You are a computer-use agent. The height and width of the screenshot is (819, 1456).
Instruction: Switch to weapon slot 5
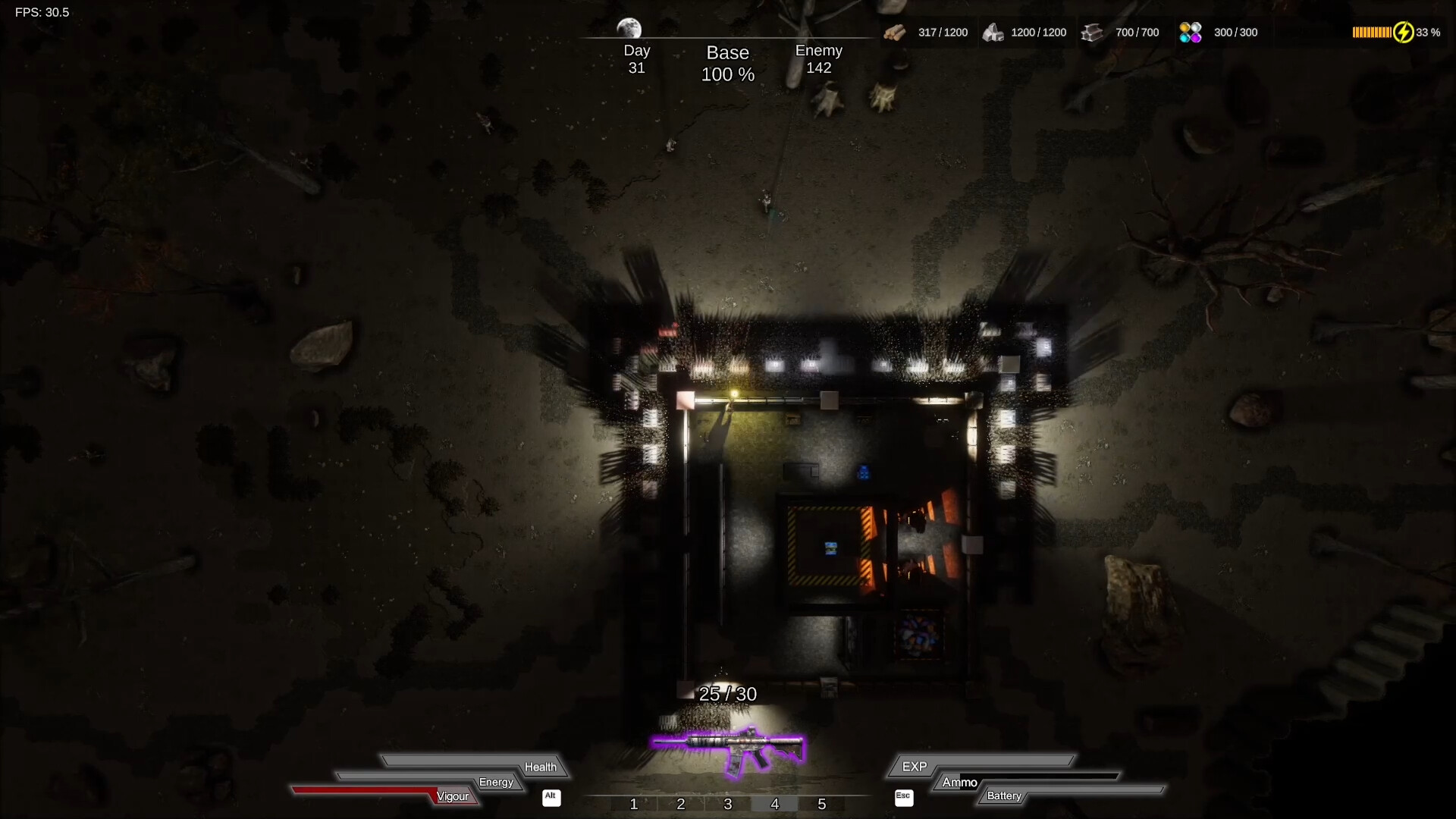point(822,804)
